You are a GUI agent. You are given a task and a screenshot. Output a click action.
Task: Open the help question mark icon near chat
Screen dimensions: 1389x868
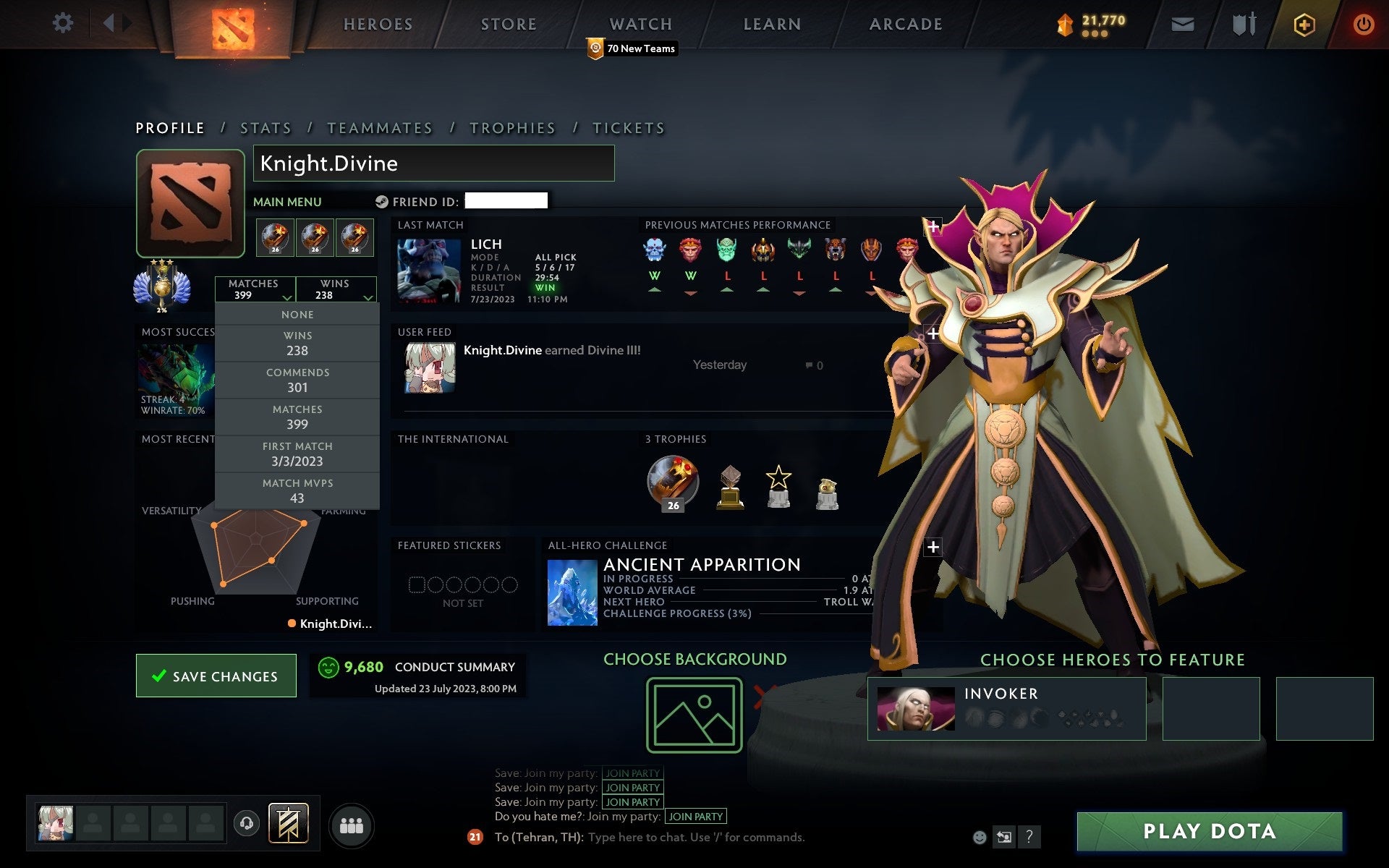[x=1029, y=837]
